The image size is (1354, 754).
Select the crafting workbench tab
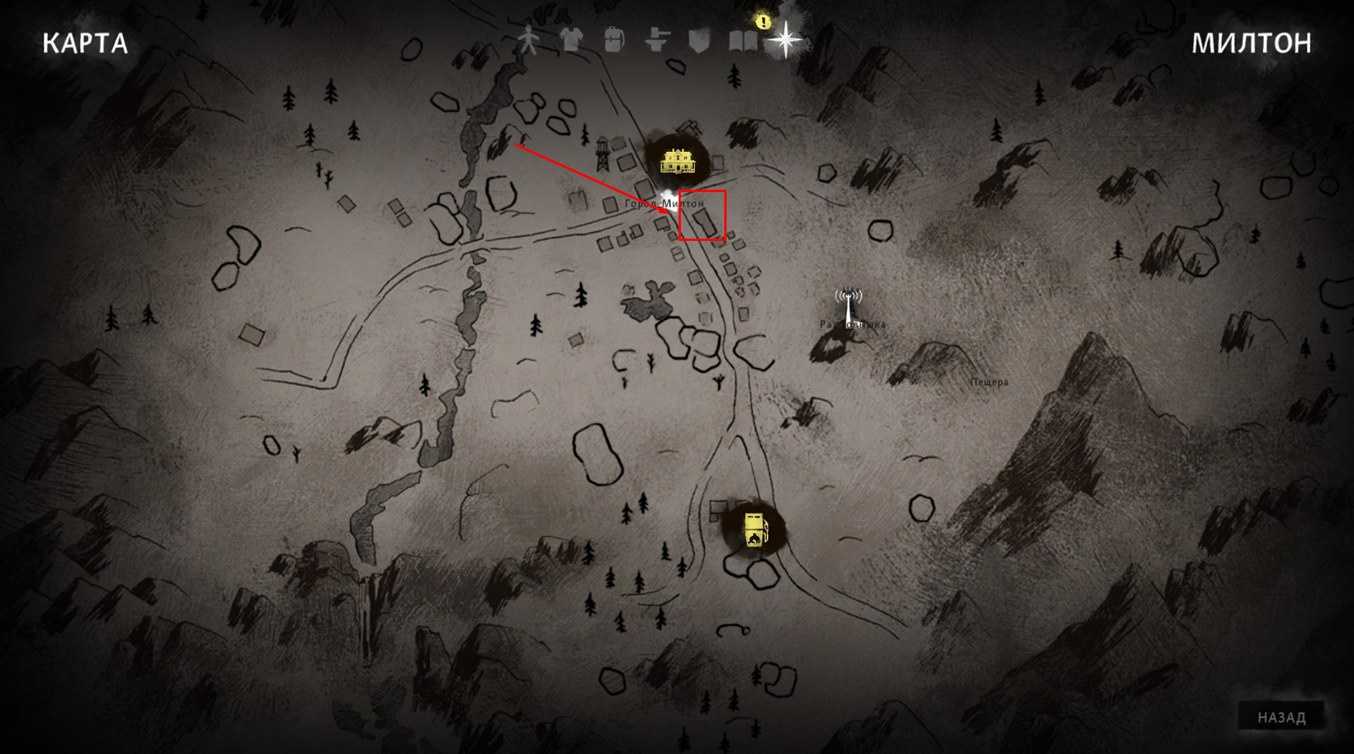click(656, 39)
